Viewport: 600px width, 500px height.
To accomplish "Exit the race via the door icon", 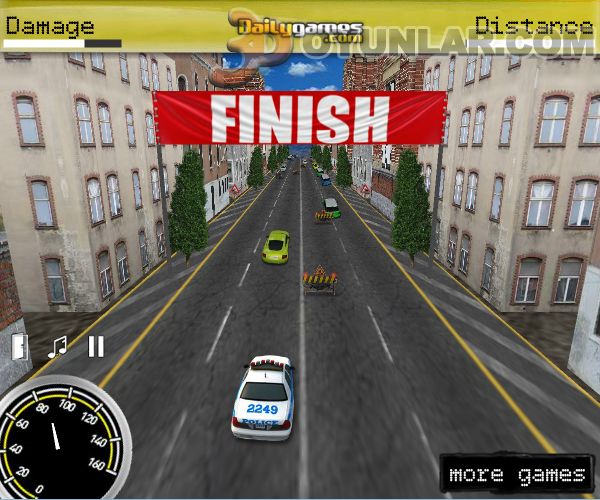I will tap(19, 346).
